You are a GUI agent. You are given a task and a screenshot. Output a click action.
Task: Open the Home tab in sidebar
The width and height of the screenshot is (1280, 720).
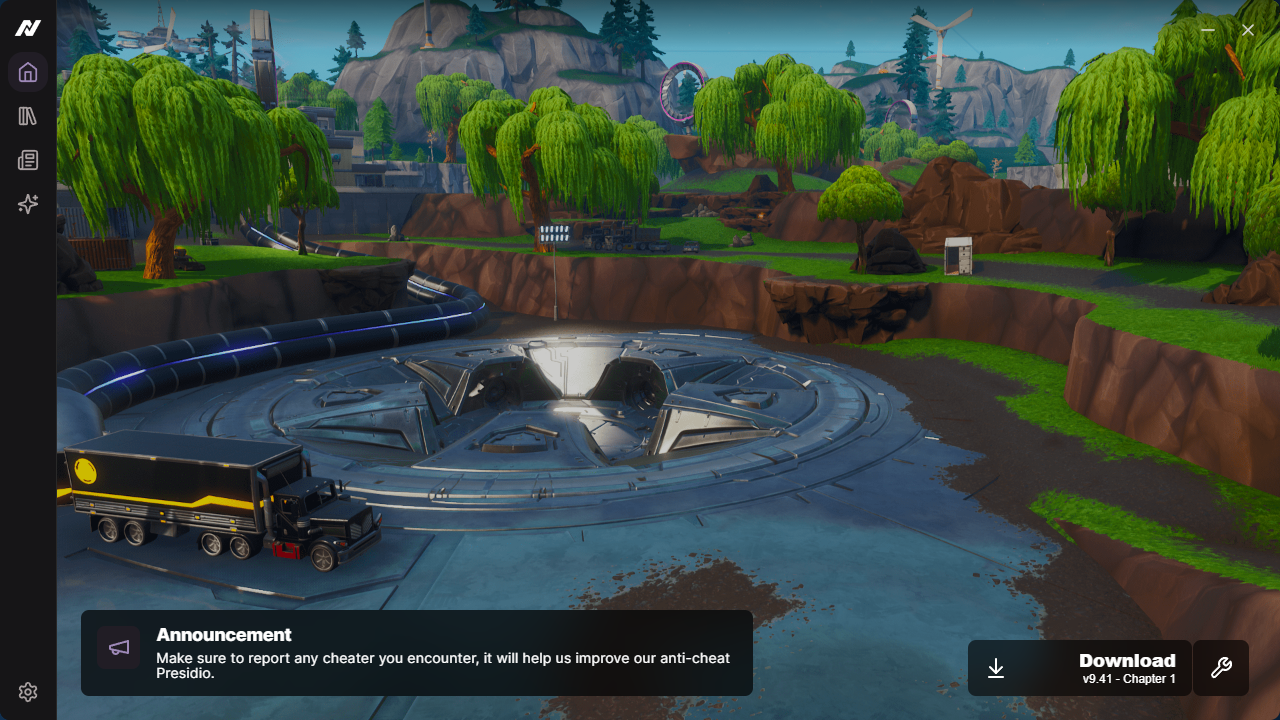coord(28,72)
